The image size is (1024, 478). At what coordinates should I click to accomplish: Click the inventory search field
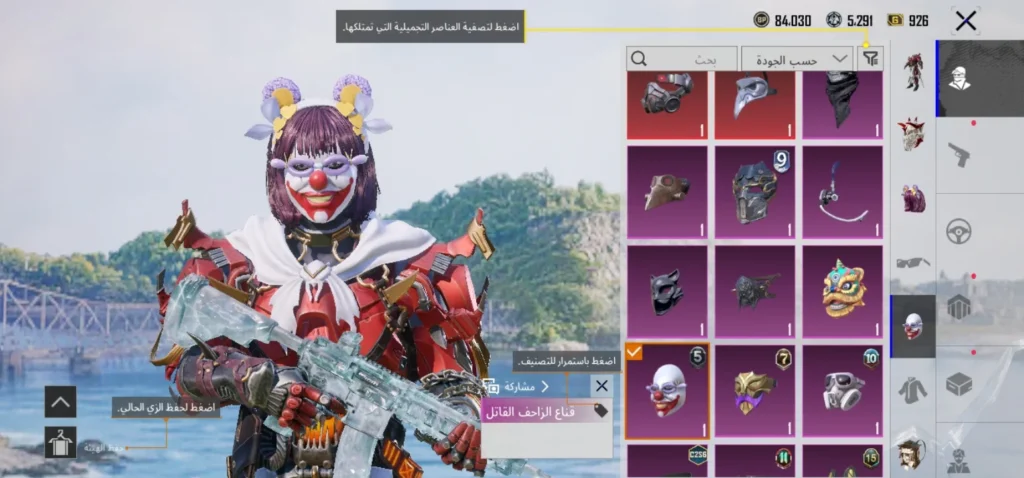(681, 59)
